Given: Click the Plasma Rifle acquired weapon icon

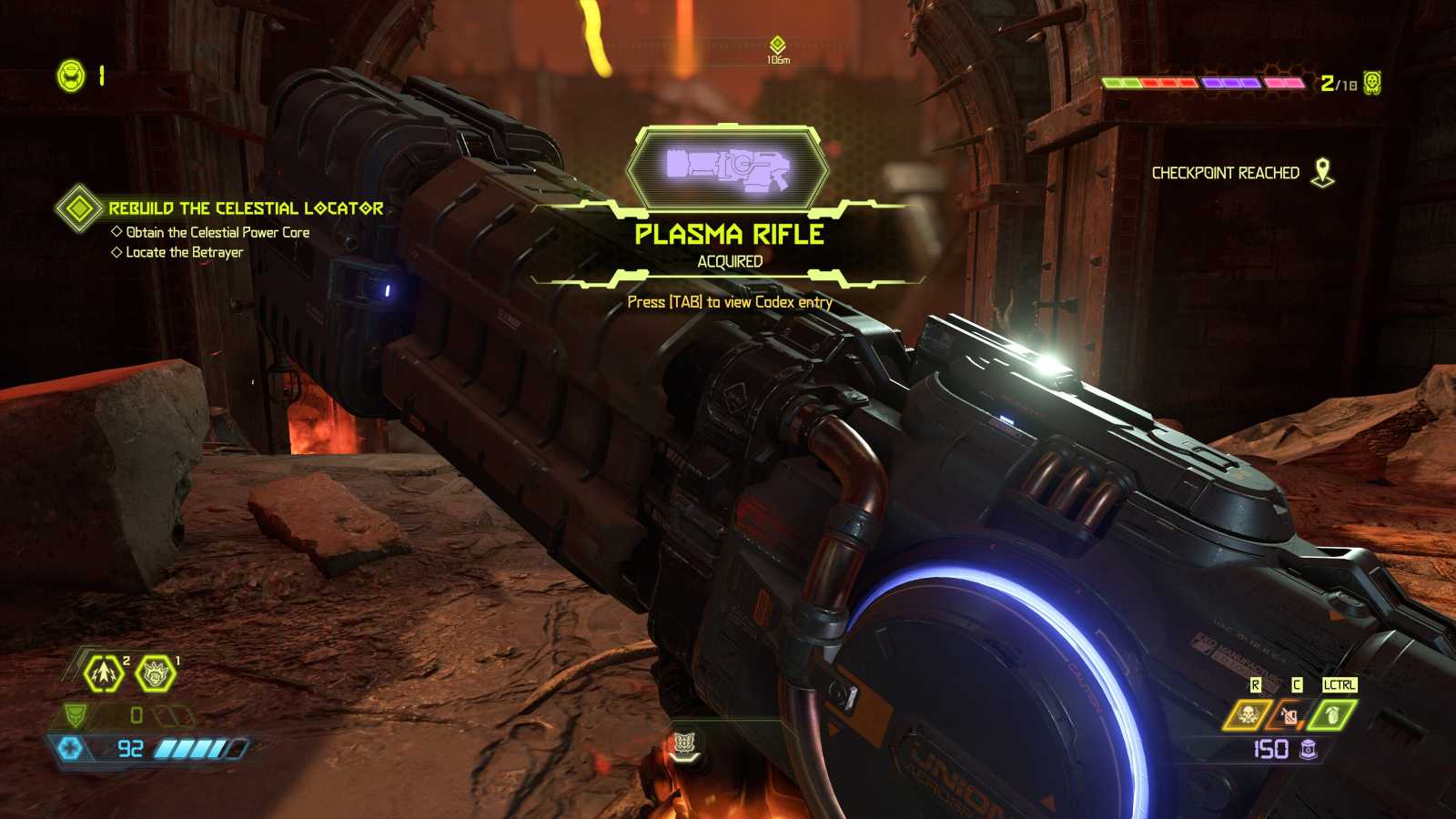Looking at the screenshot, I should tap(728, 168).
